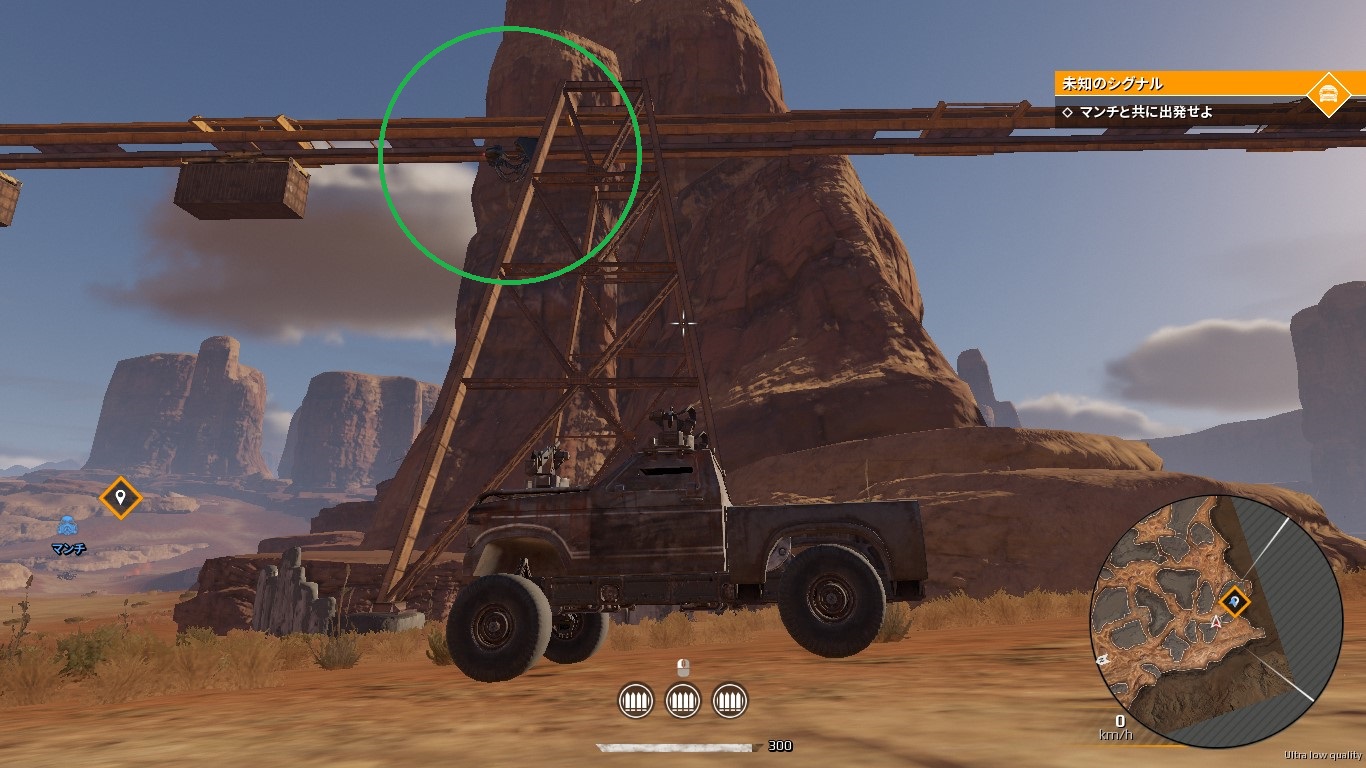The width and height of the screenshot is (1366, 768).
Task: Click the 未知のシグナル quest title banner
Action: click(1180, 83)
